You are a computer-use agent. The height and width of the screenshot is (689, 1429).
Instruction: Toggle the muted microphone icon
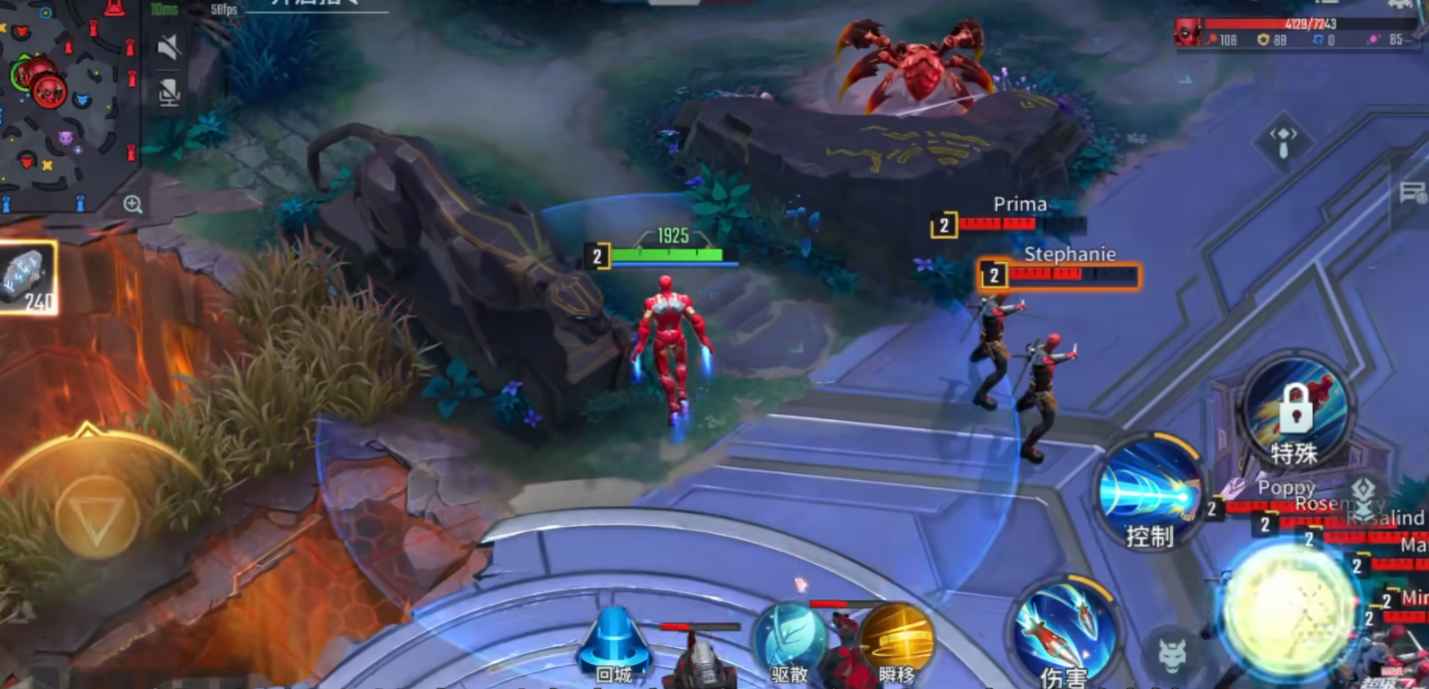click(x=169, y=93)
